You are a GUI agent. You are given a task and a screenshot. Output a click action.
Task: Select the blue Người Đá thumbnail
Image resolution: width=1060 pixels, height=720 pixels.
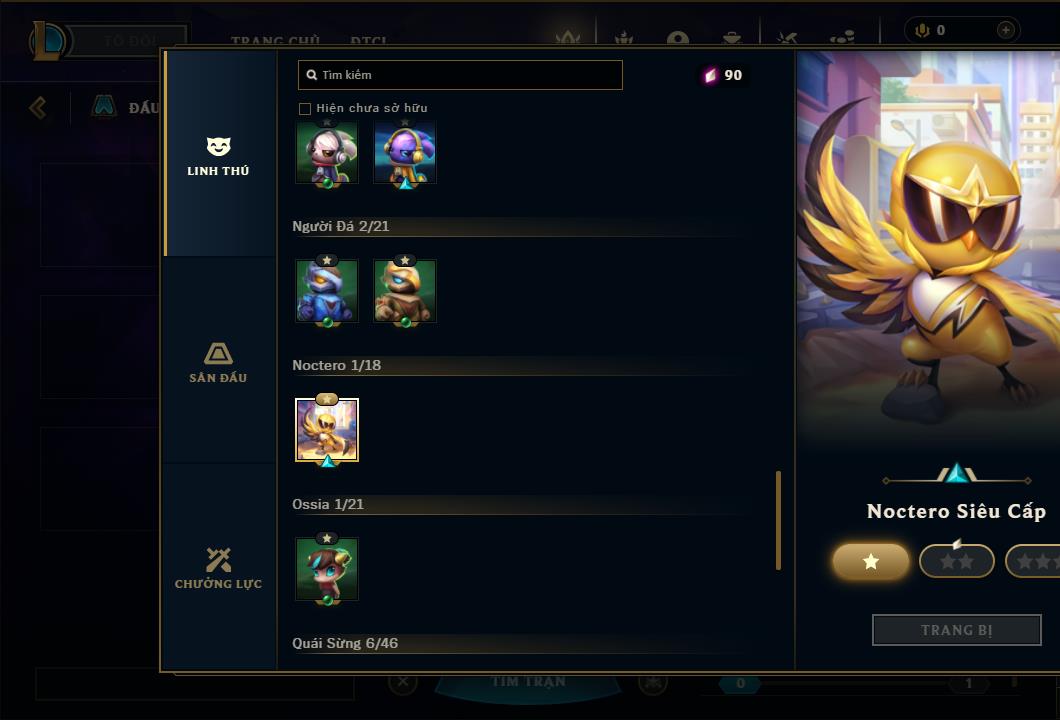pyautogui.click(x=327, y=291)
